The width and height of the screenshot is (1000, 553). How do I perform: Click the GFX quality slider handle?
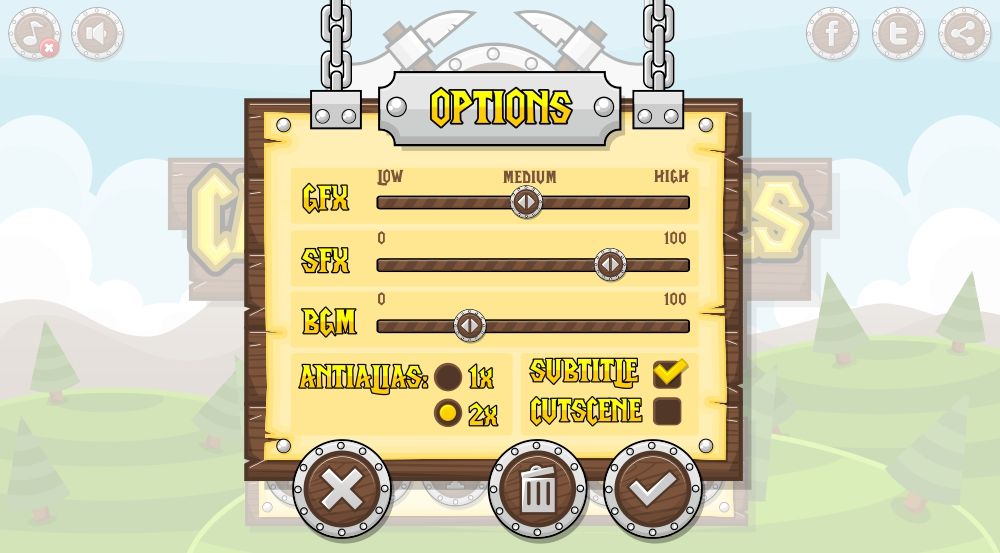coord(526,202)
